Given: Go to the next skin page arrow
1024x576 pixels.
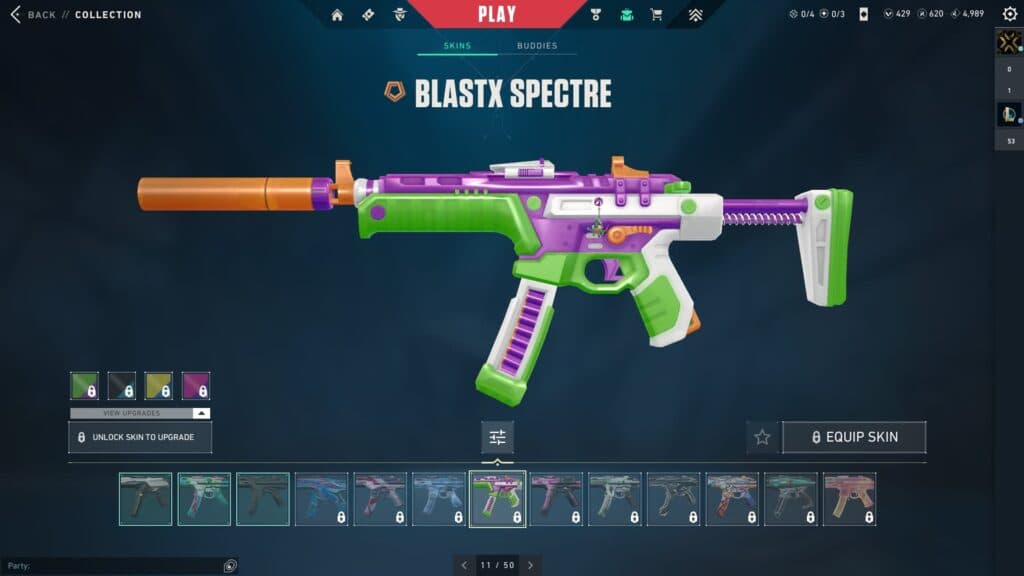Looking at the screenshot, I should pos(530,565).
